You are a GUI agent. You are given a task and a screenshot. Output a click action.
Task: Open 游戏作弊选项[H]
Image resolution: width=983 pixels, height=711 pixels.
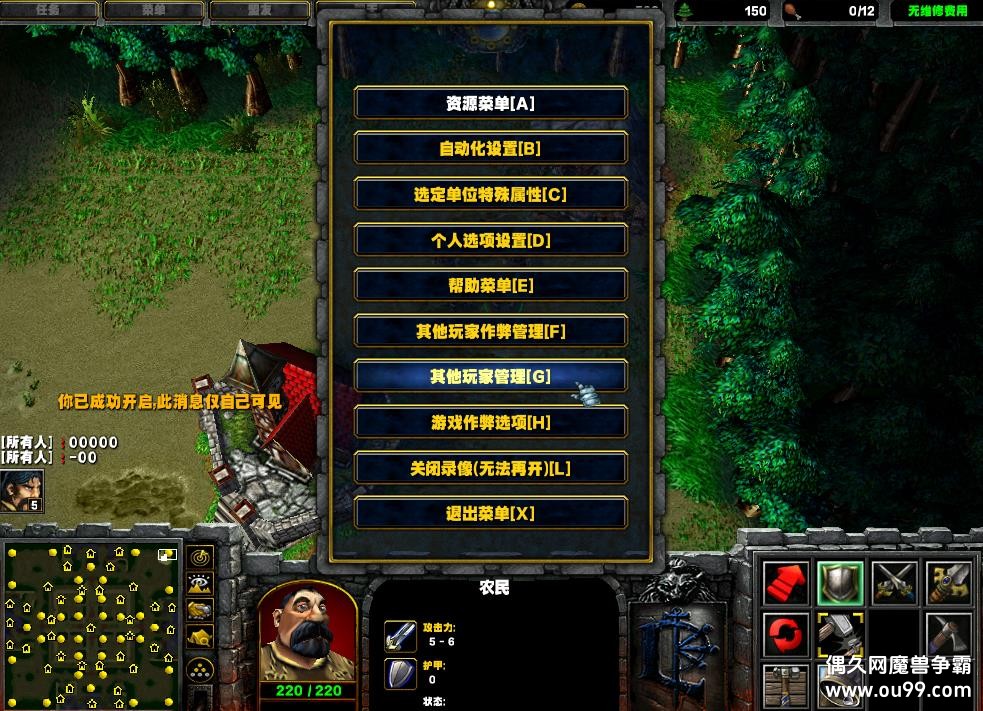point(491,423)
